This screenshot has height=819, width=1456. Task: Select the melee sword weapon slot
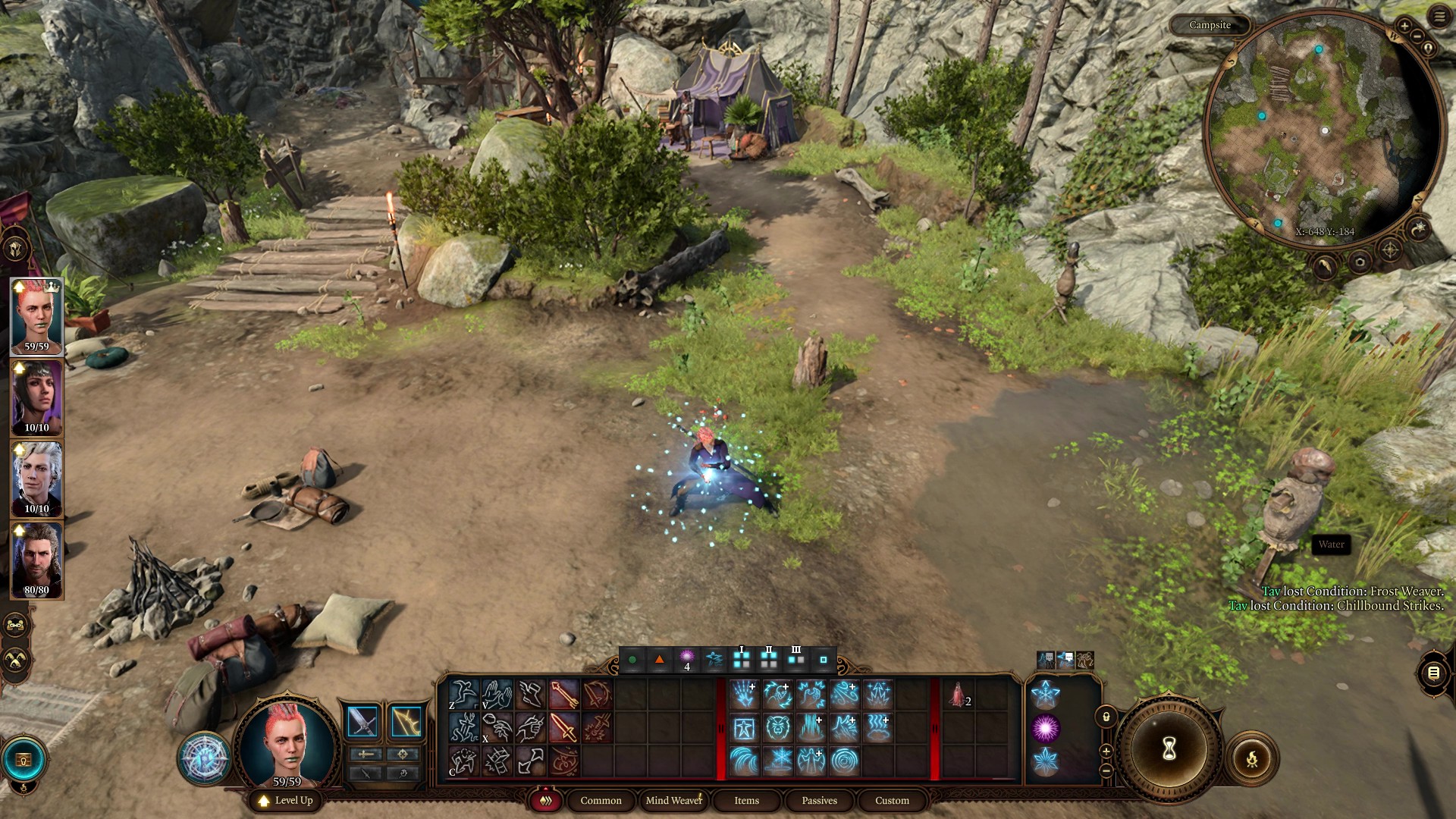click(362, 722)
